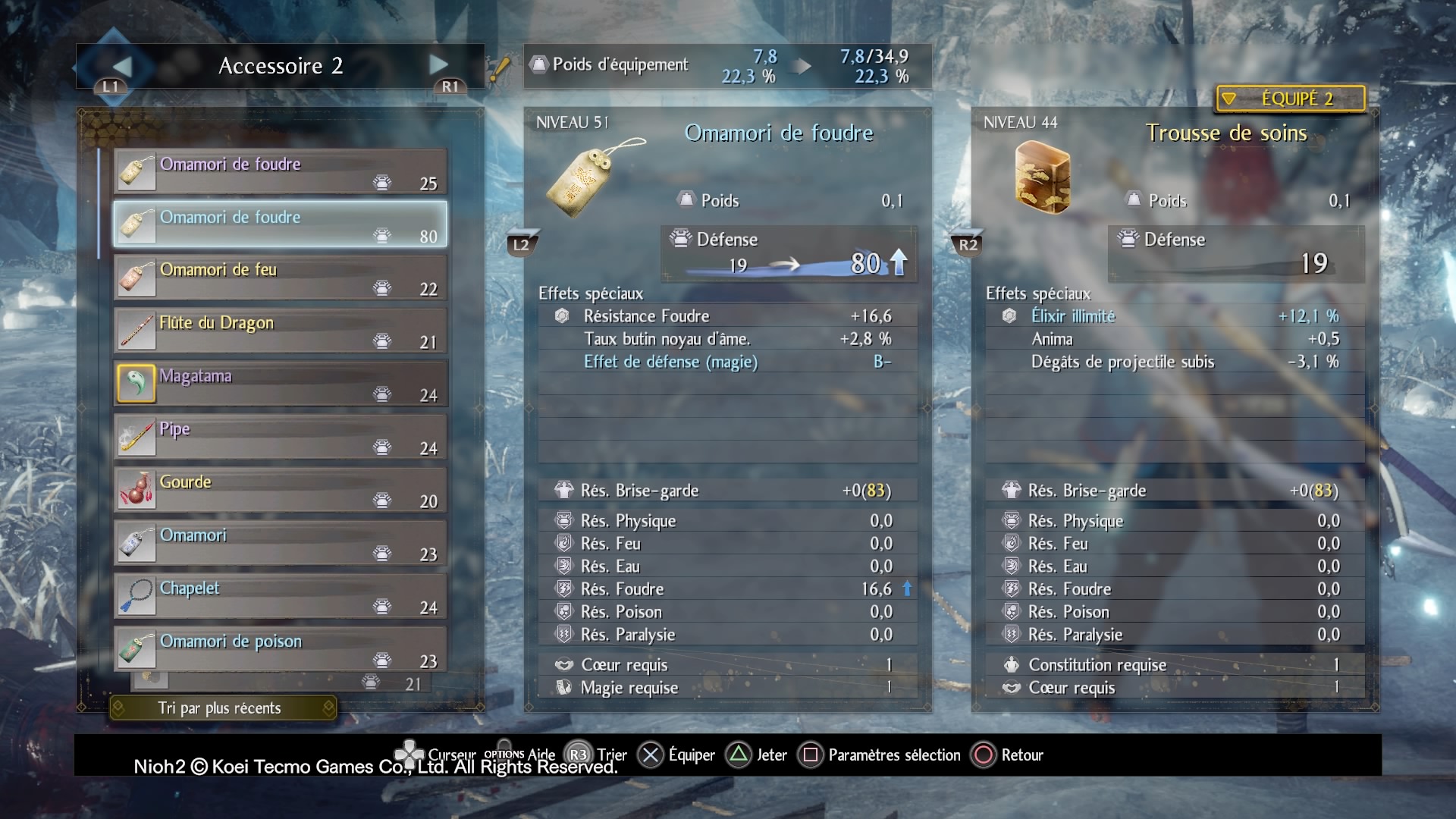Select the Omamori de feu accessory

click(280, 278)
